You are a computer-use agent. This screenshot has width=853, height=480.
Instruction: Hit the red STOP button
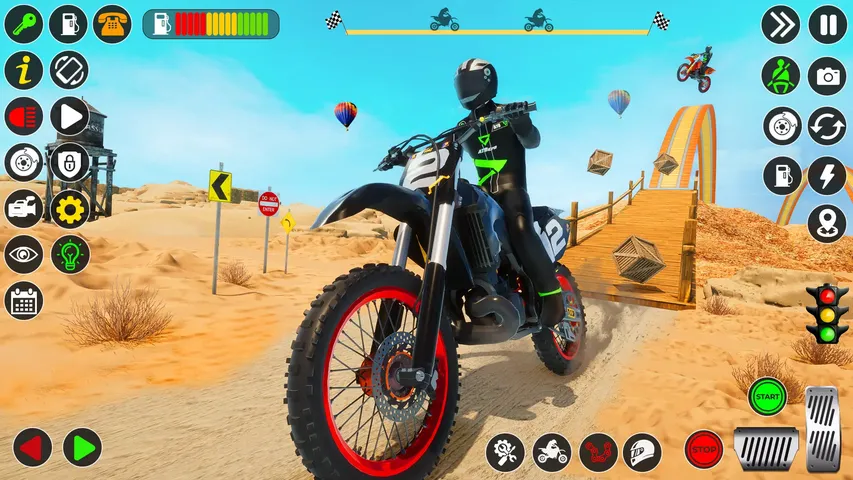[x=704, y=449]
